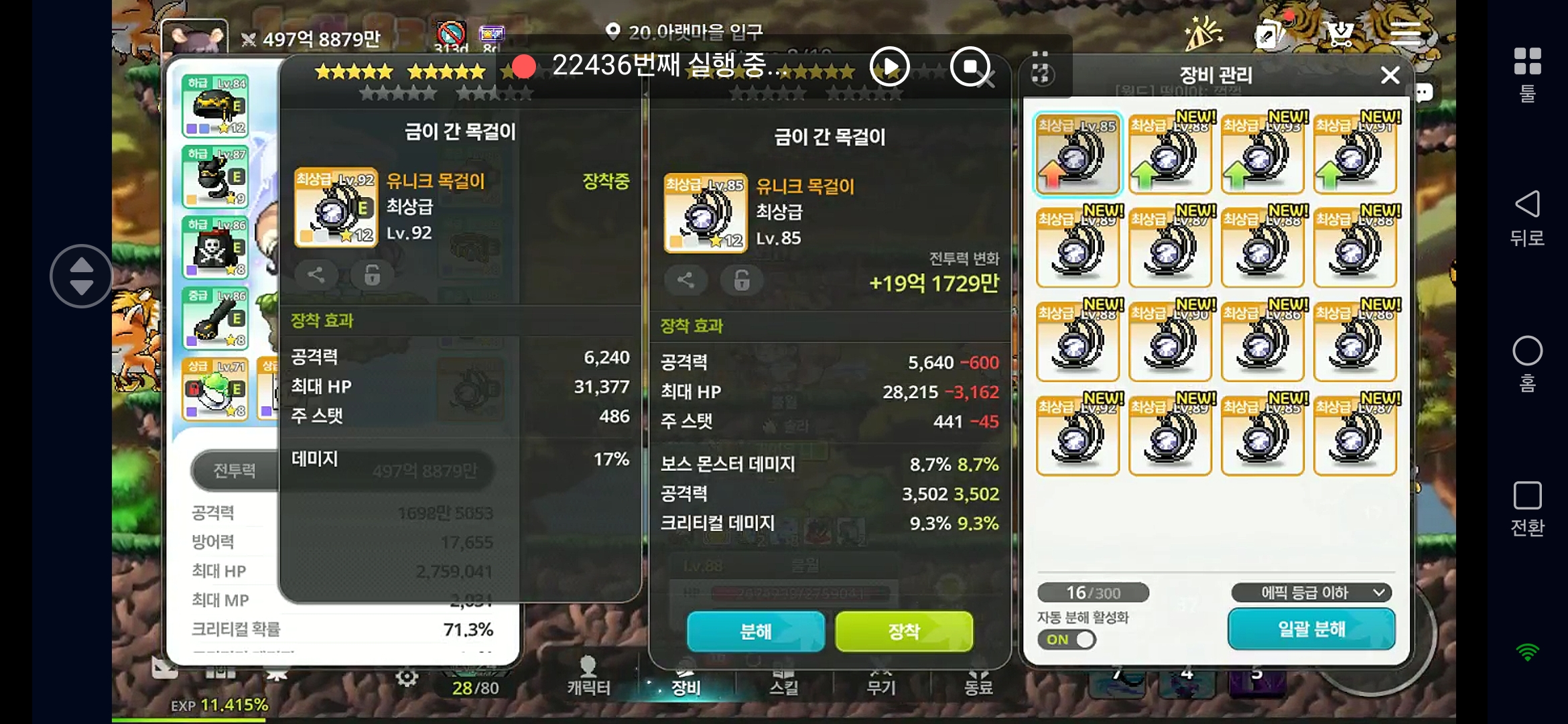Image resolution: width=1568 pixels, height=724 pixels.
Task: Switch to the 캐릭터 character tab
Action: pyautogui.click(x=588, y=676)
